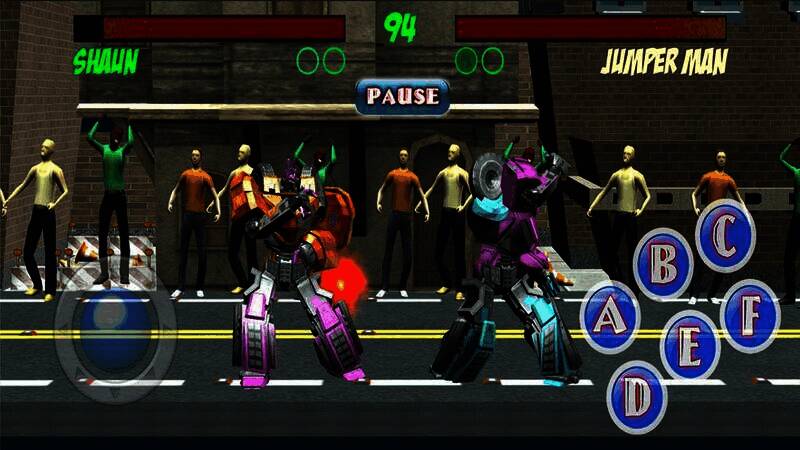
Task: Hit the B attack button
Action: (664, 264)
